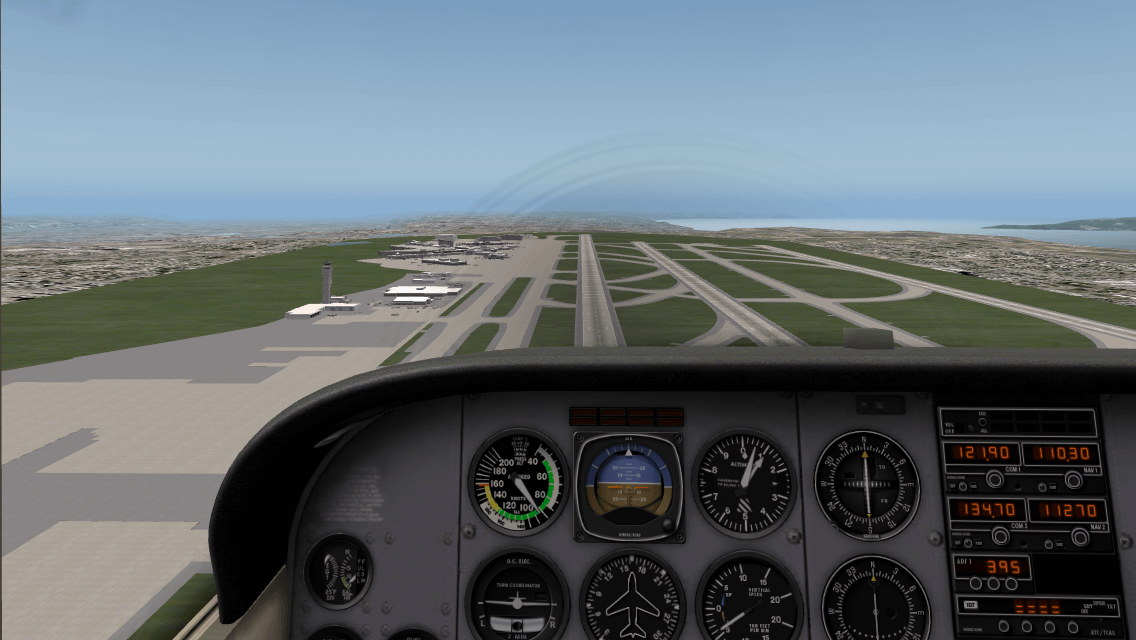Viewport: 1136px width, 640px height.
Task: Click the COM 2 tuning knob
Action: tap(1001, 537)
